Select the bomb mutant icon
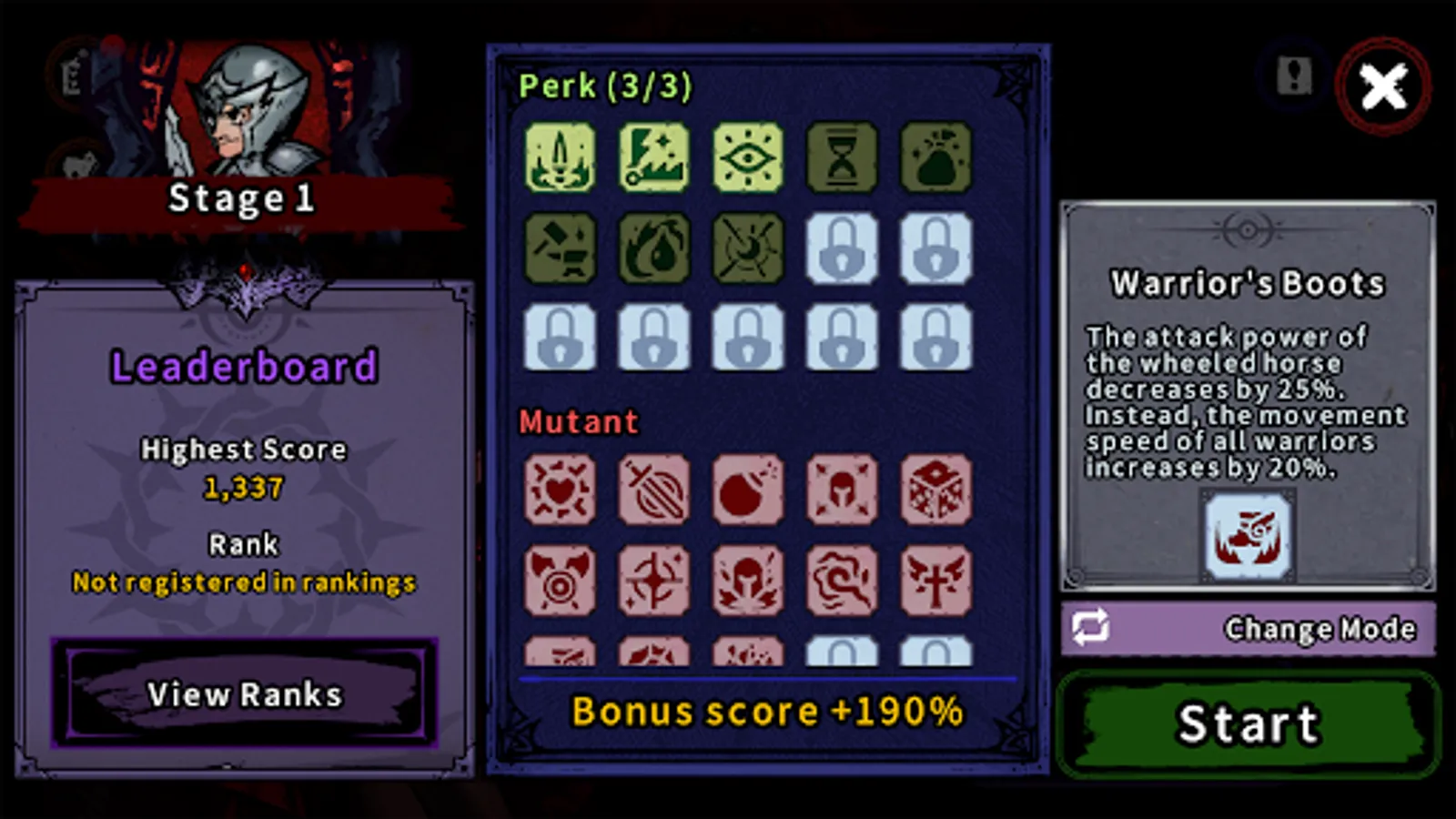1456x819 pixels. 748,491
